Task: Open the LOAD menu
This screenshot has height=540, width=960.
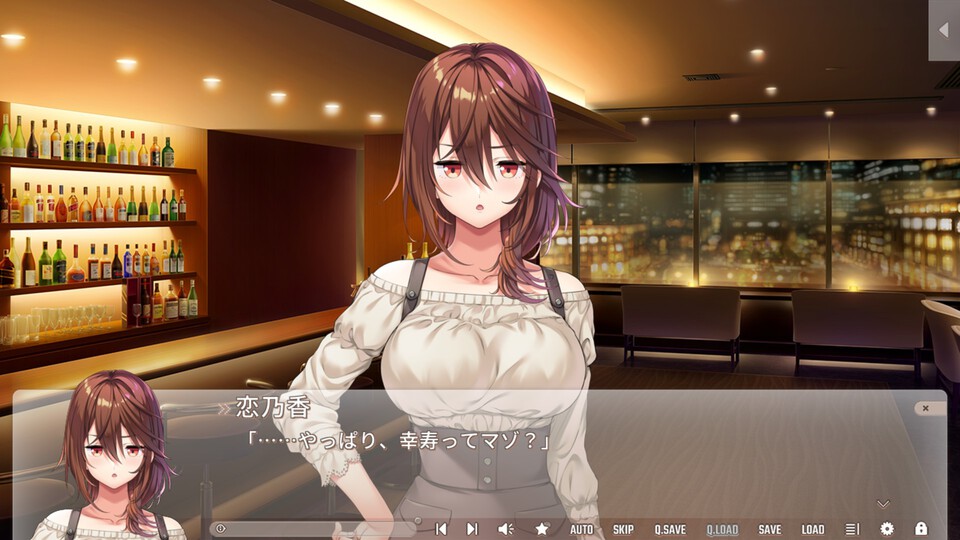Action: click(x=813, y=529)
